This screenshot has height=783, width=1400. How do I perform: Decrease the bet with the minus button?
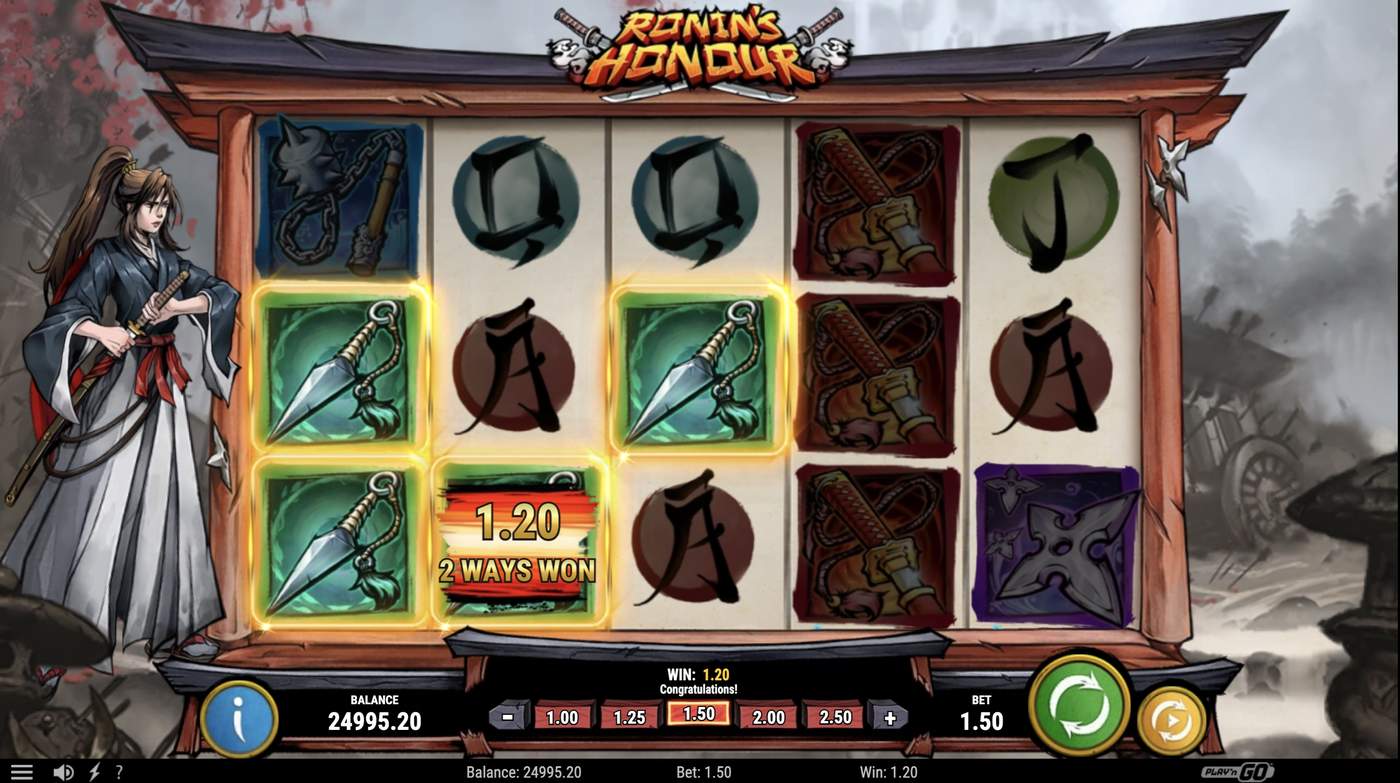pos(510,715)
